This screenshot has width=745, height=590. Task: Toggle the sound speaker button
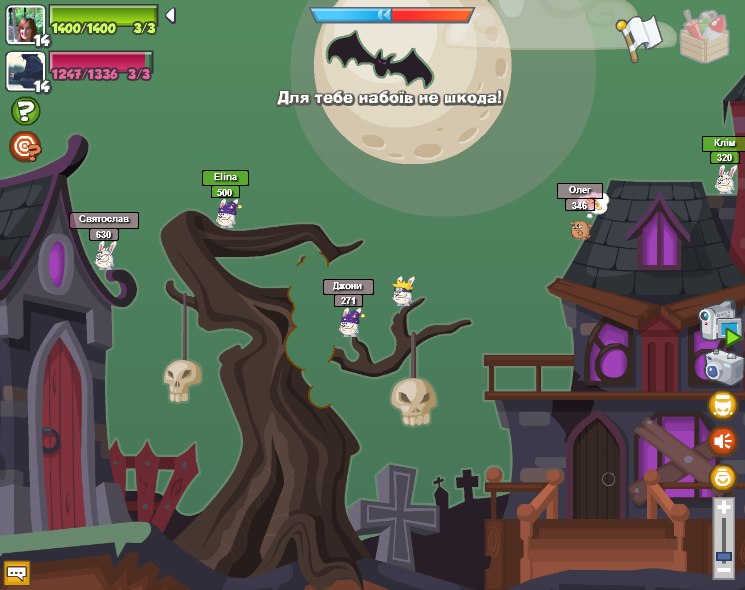click(722, 440)
